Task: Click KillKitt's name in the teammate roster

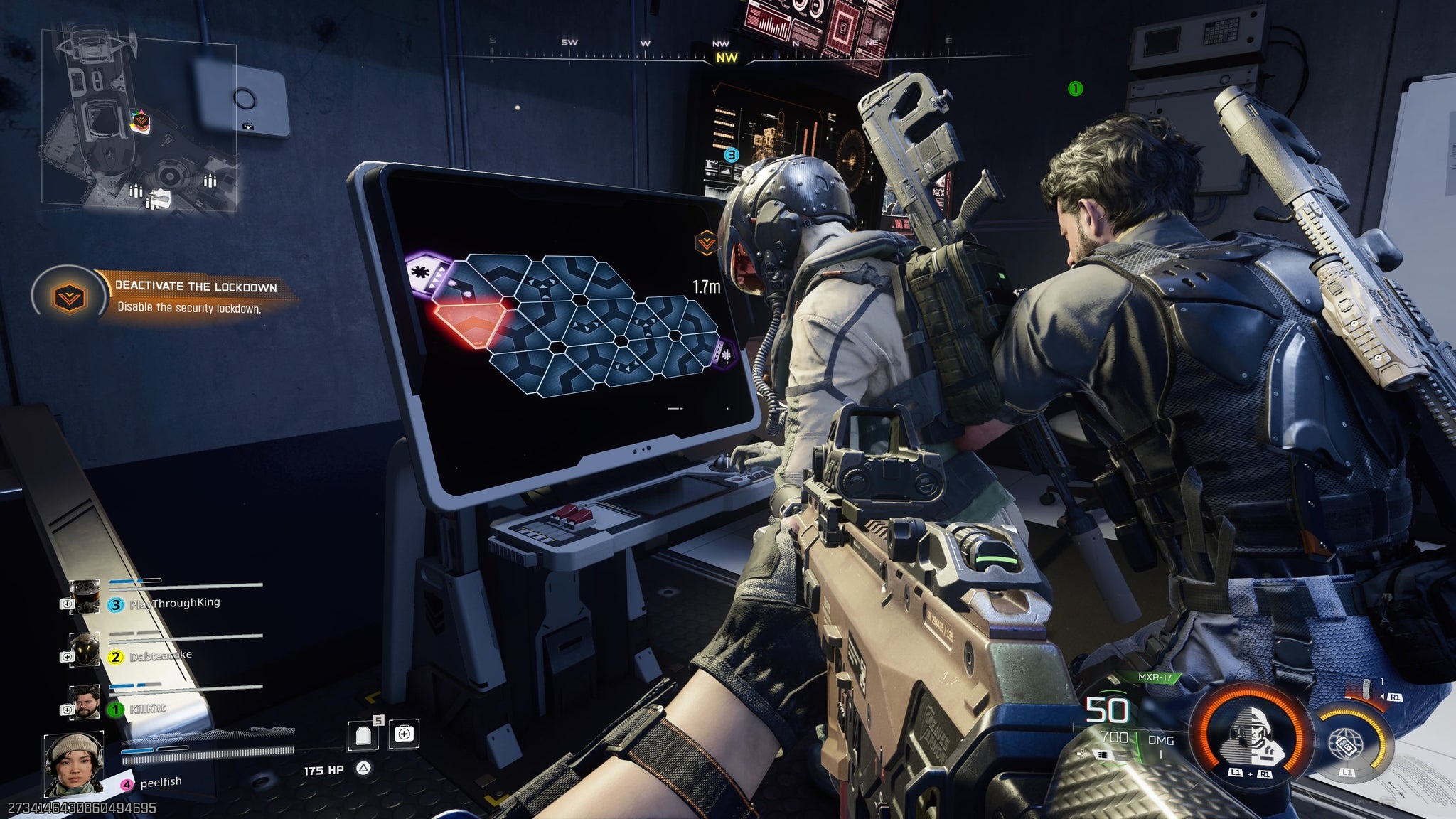Action: (x=149, y=709)
